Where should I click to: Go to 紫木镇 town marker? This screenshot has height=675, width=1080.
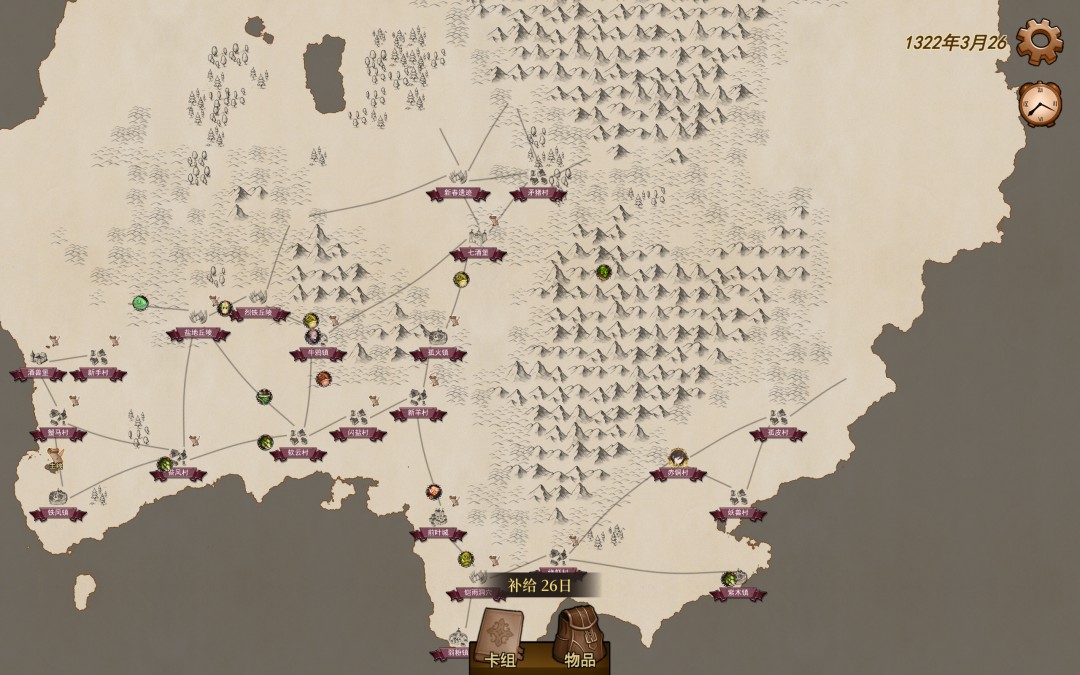click(738, 593)
